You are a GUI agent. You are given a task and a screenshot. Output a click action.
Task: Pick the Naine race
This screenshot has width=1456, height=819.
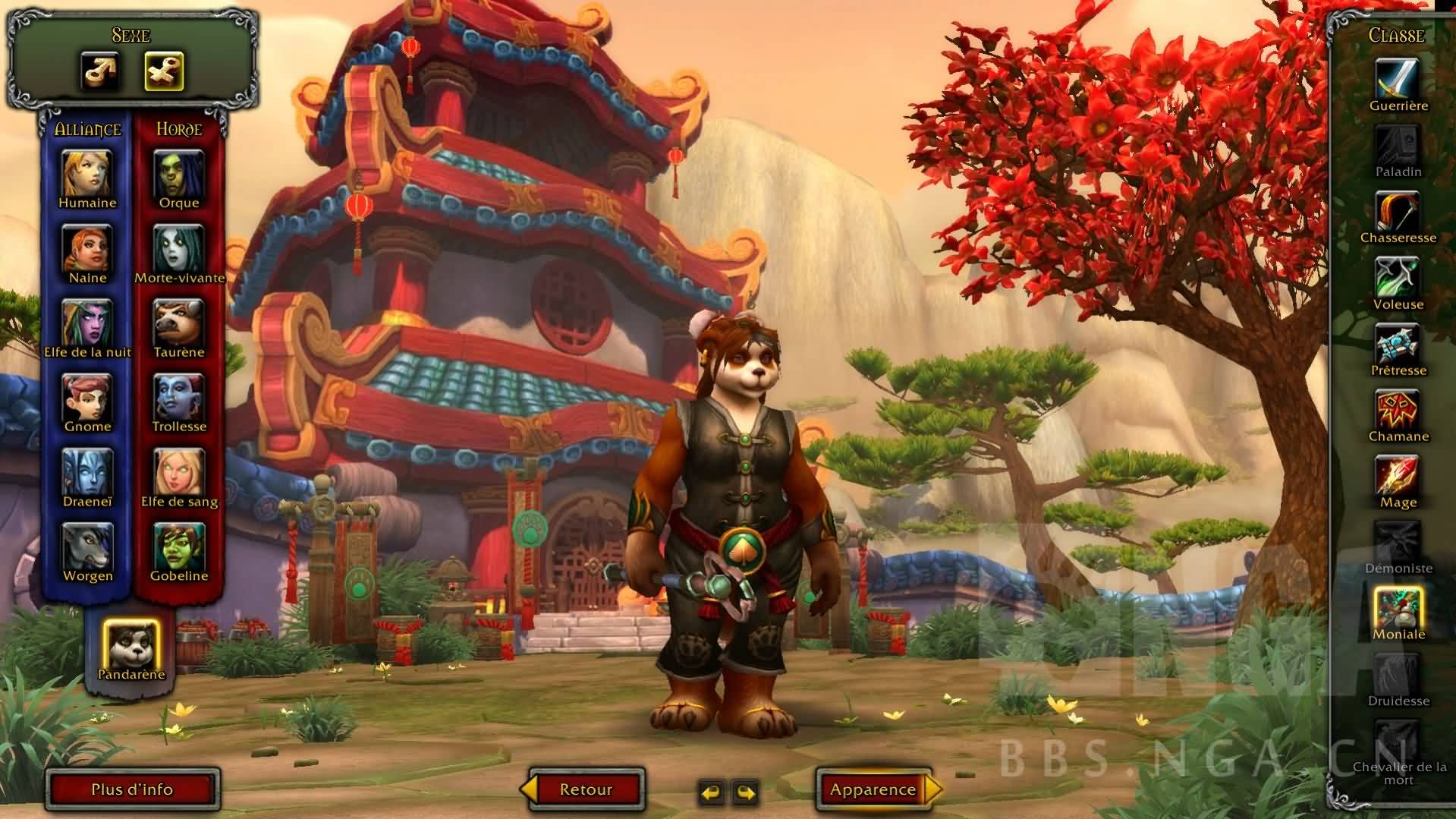tap(87, 248)
